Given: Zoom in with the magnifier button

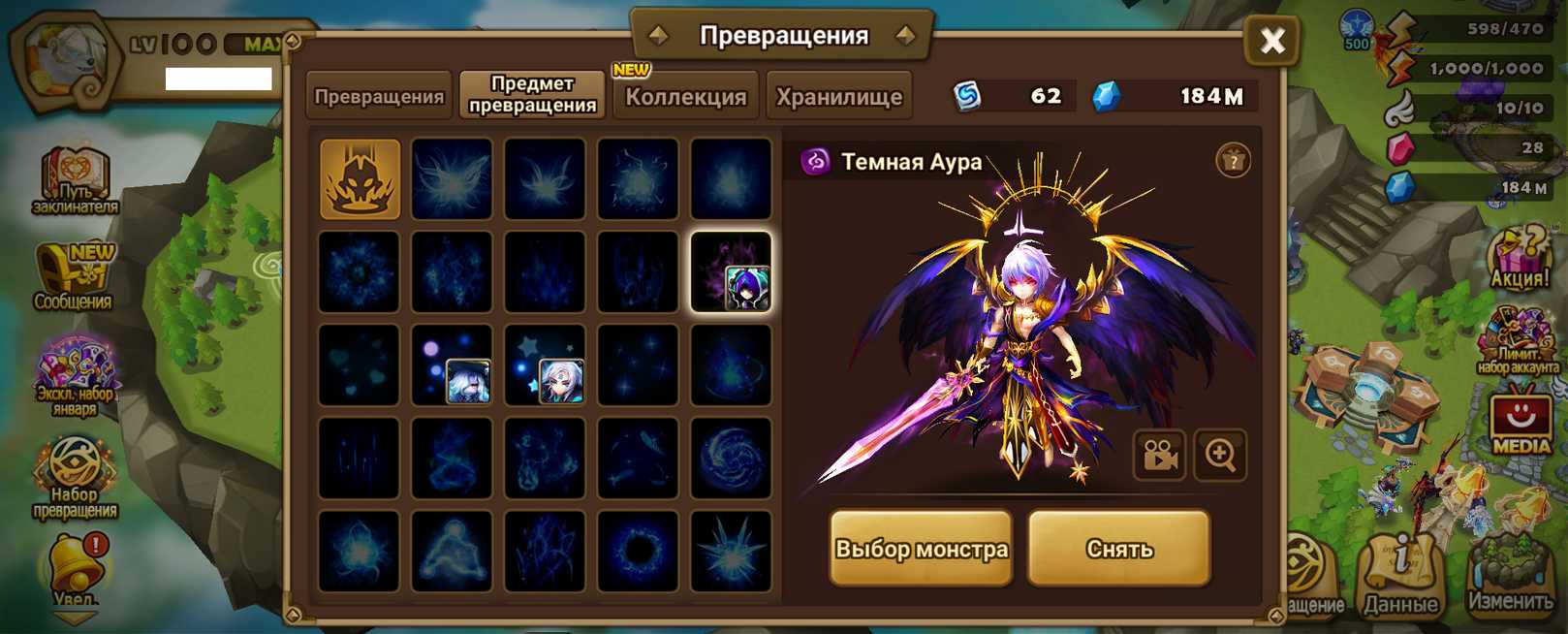Looking at the screenshot, I should [1220, 455].
